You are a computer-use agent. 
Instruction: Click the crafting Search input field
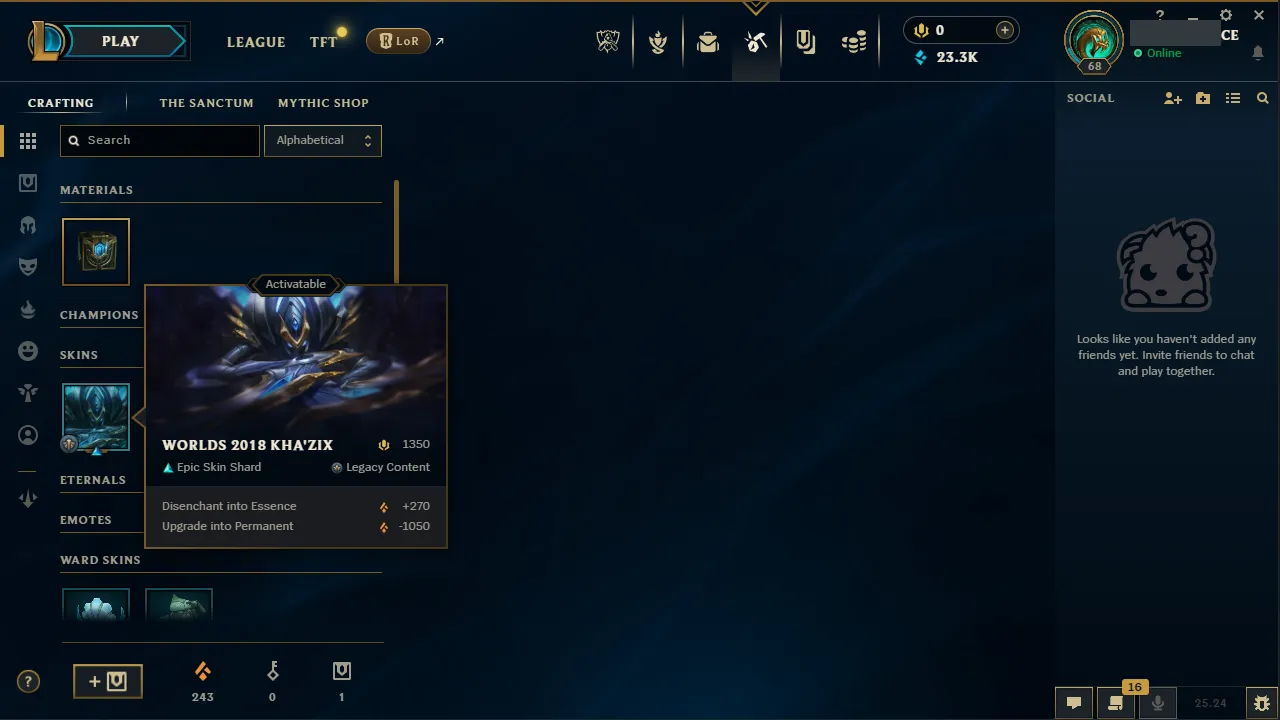coord(159,140)
